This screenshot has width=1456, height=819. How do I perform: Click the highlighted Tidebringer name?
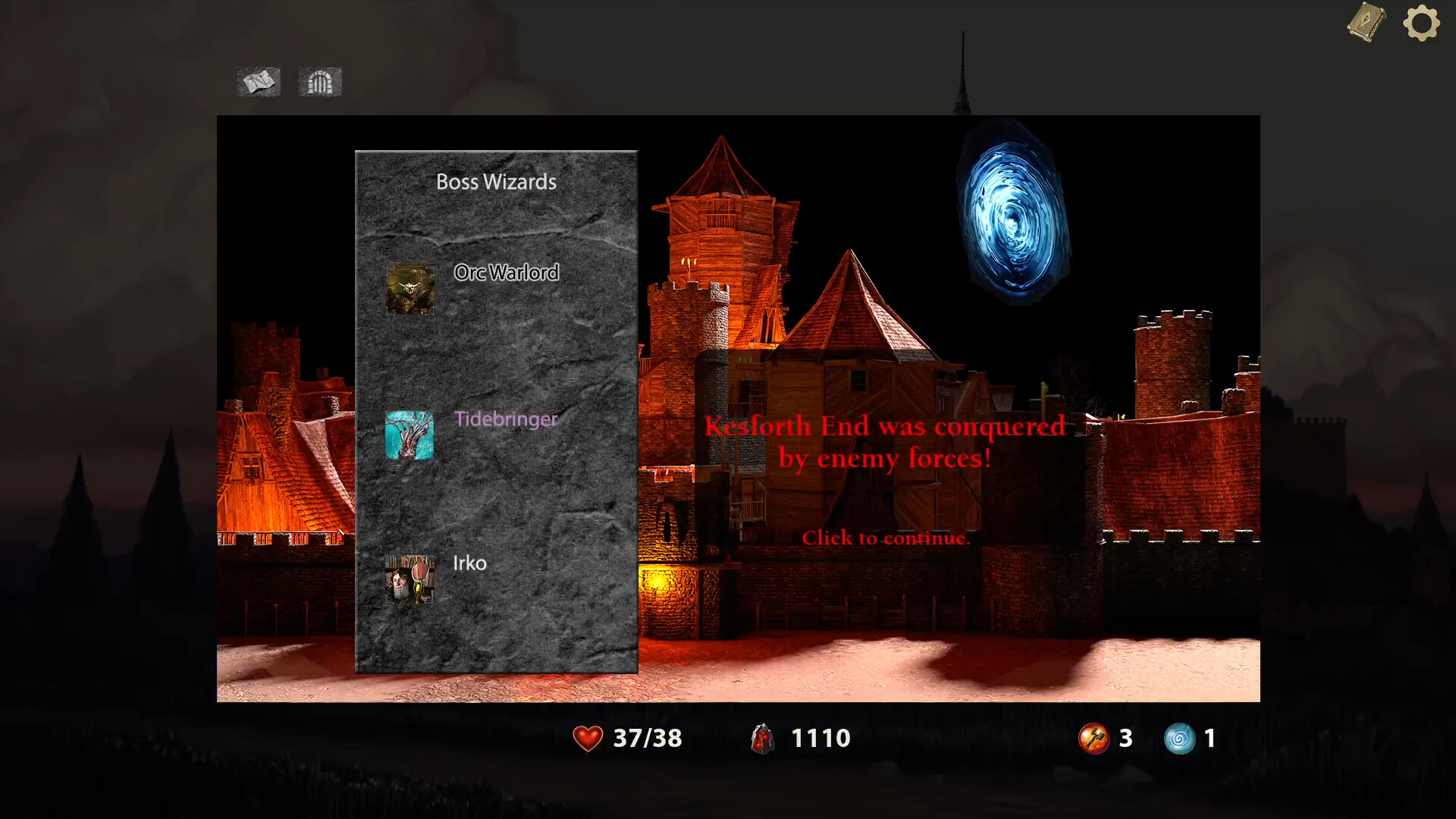(x=507, y=419)
